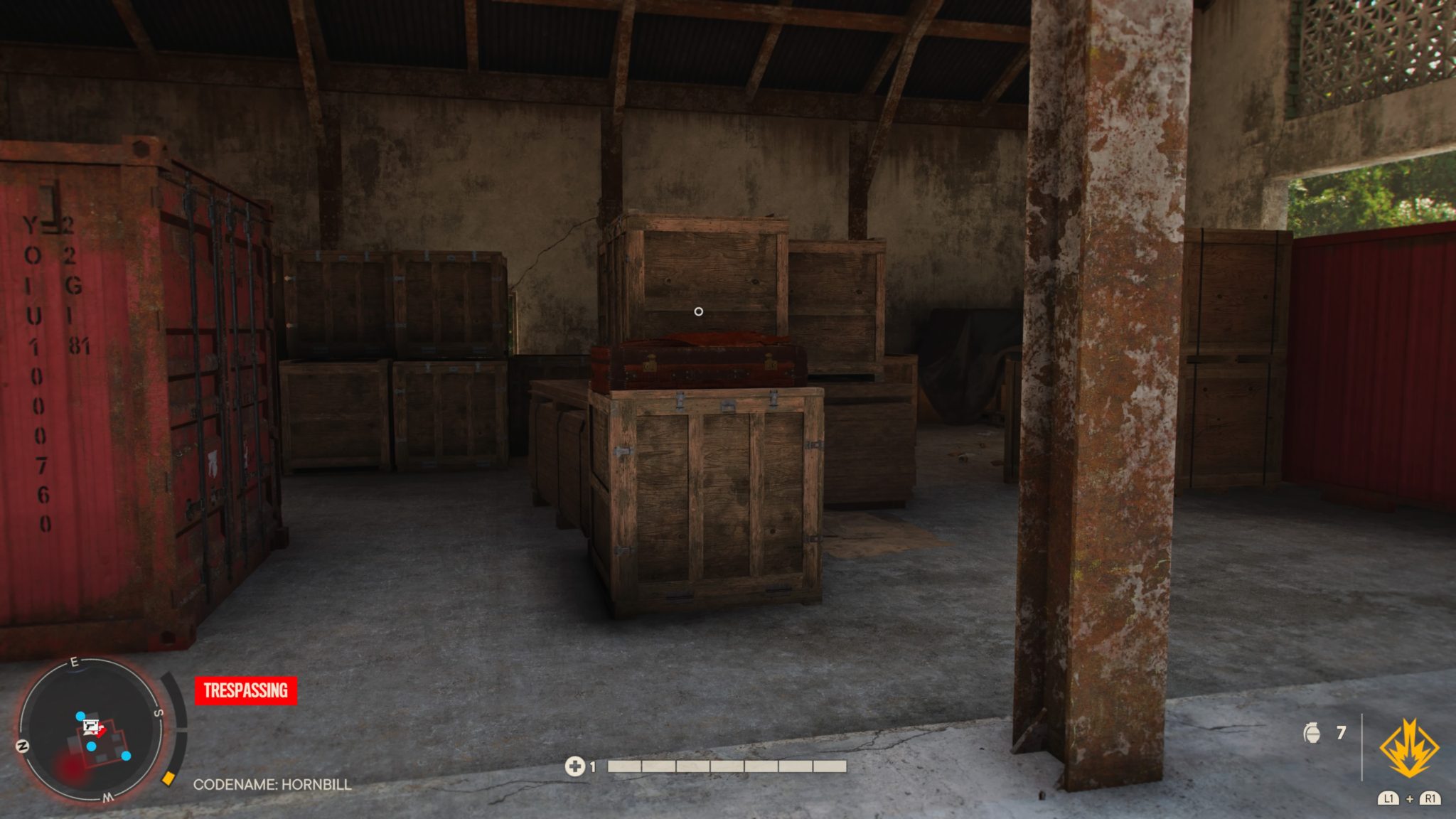The width and height of the screenshot is (1456, 819).
Task: Click the circular aiming reticle at screen center
Action: pos(698,311)
